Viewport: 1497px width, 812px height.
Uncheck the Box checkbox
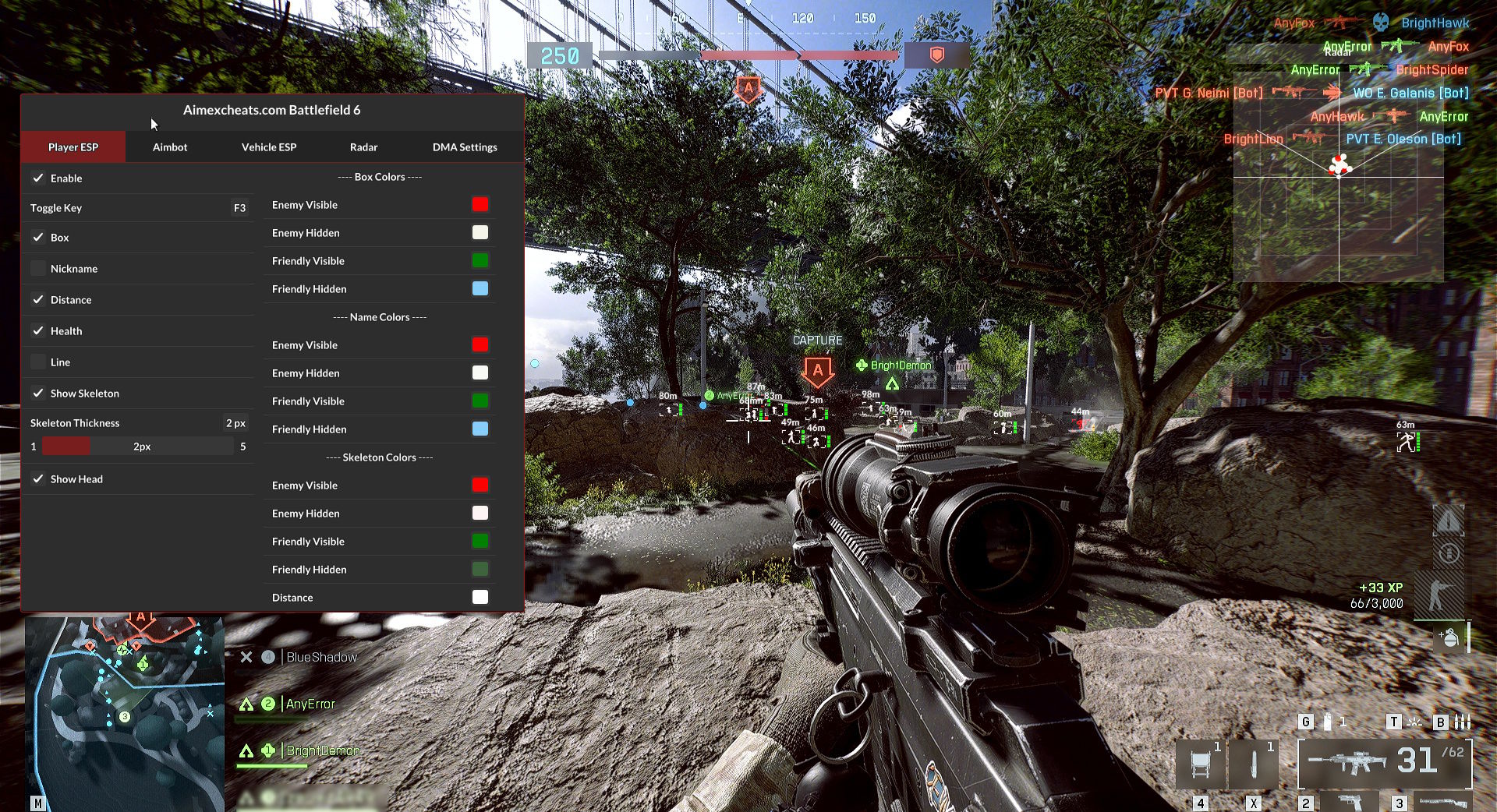pyautogui.click(x=38, y=238)
